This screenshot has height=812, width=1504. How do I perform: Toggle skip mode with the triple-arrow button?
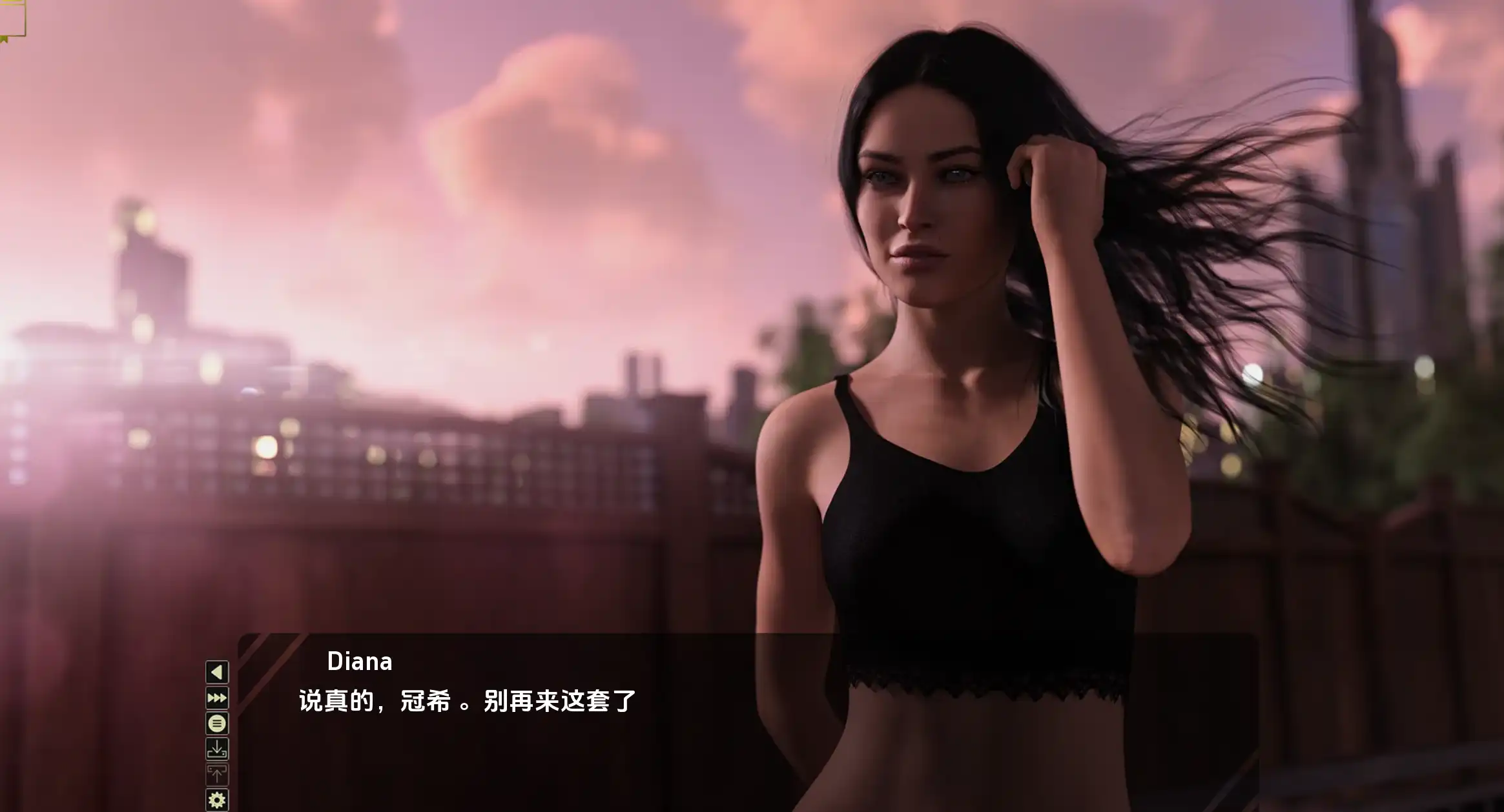pyautogui.click(x=218, y=696)
